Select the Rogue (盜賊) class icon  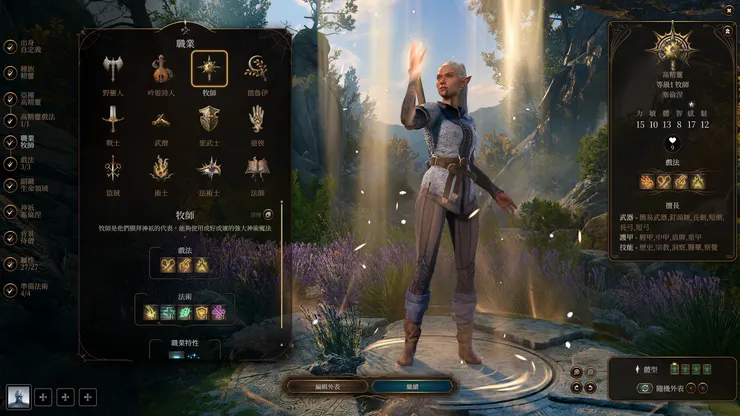click(x=112, y=167)
